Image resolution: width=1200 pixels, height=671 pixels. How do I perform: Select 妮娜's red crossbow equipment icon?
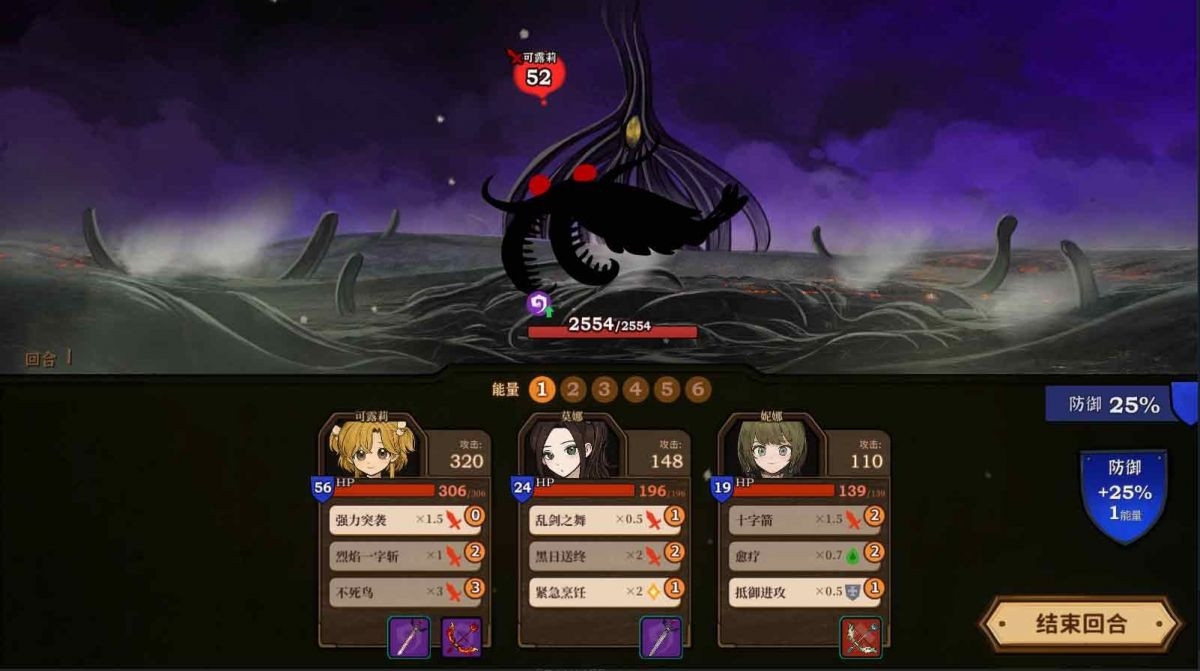[x=860, y=637]
